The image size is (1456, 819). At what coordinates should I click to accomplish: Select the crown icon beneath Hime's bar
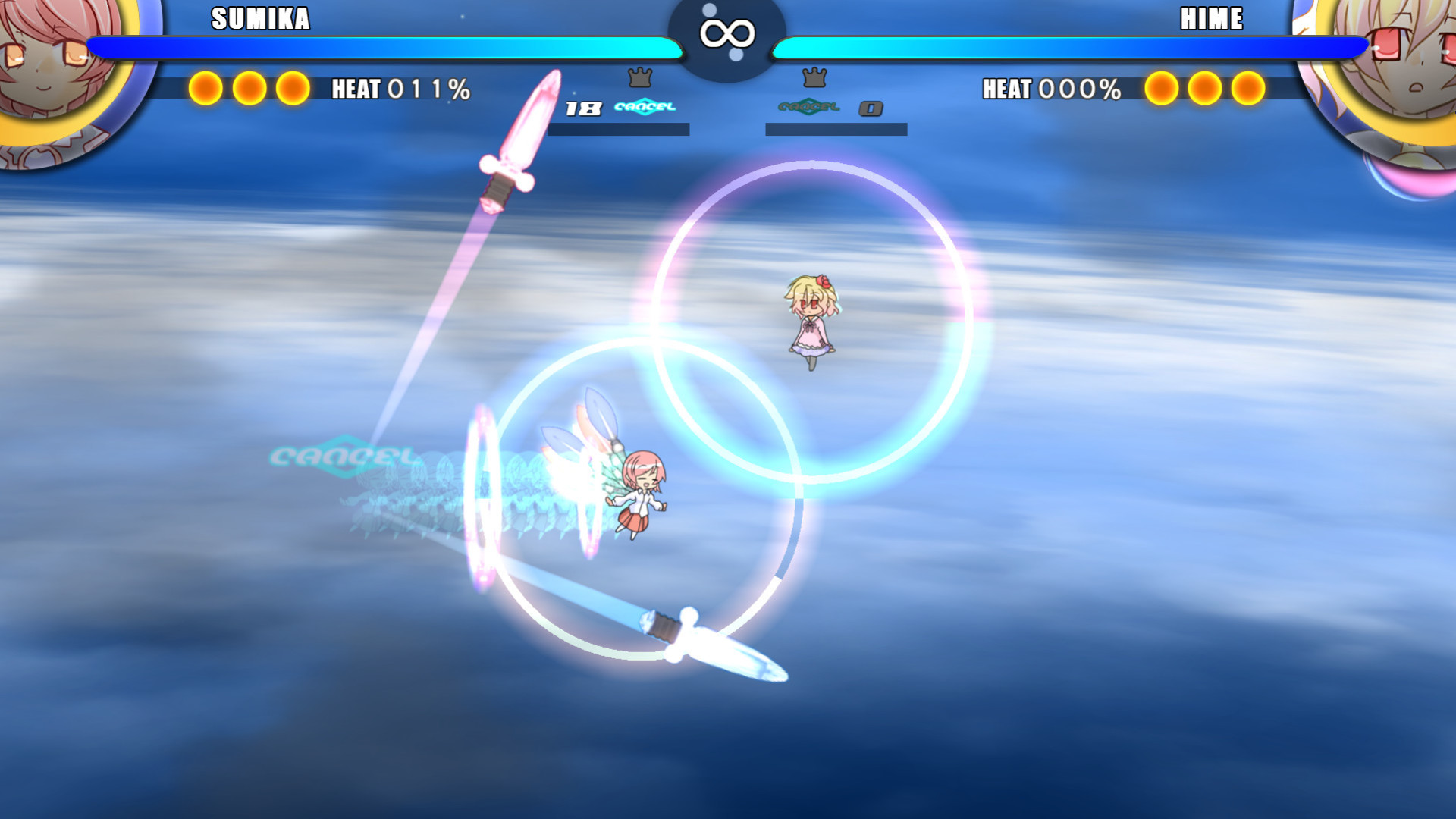click(814, 77)
